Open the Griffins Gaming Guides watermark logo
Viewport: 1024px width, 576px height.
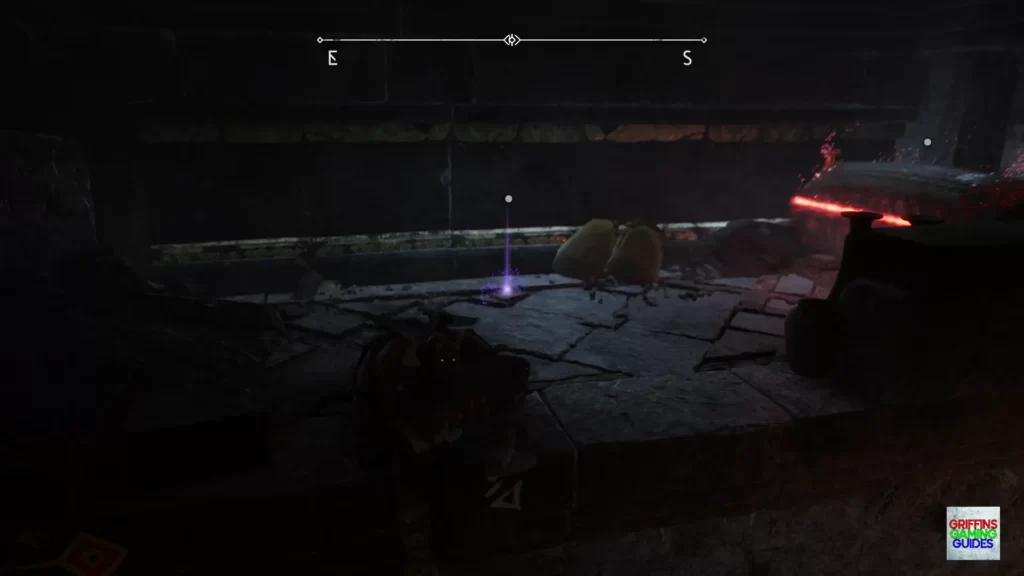[x=972, y=533]
